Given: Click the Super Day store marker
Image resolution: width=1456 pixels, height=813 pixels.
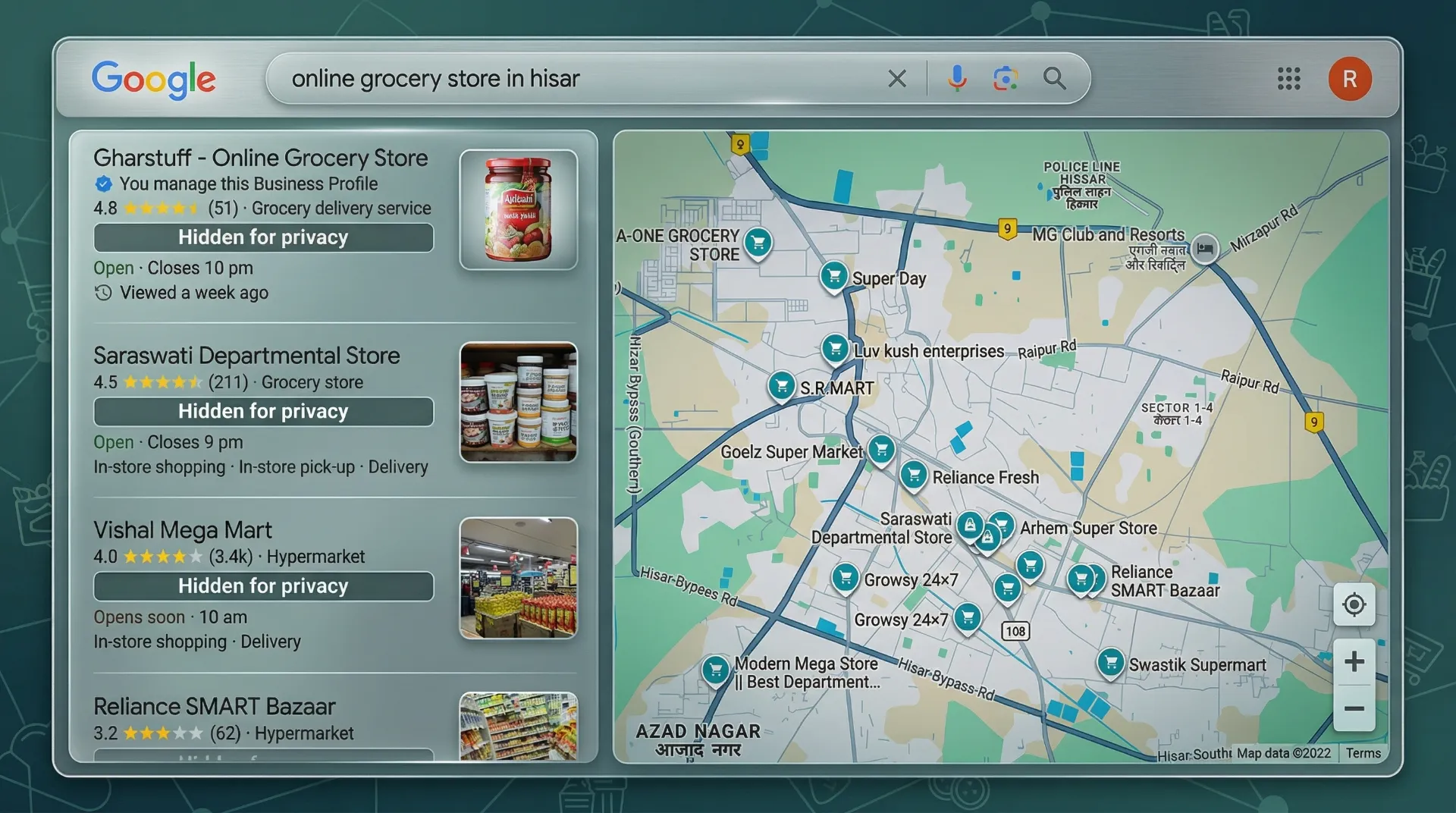Looking at the screenshot, I should [x=834, y=275].
